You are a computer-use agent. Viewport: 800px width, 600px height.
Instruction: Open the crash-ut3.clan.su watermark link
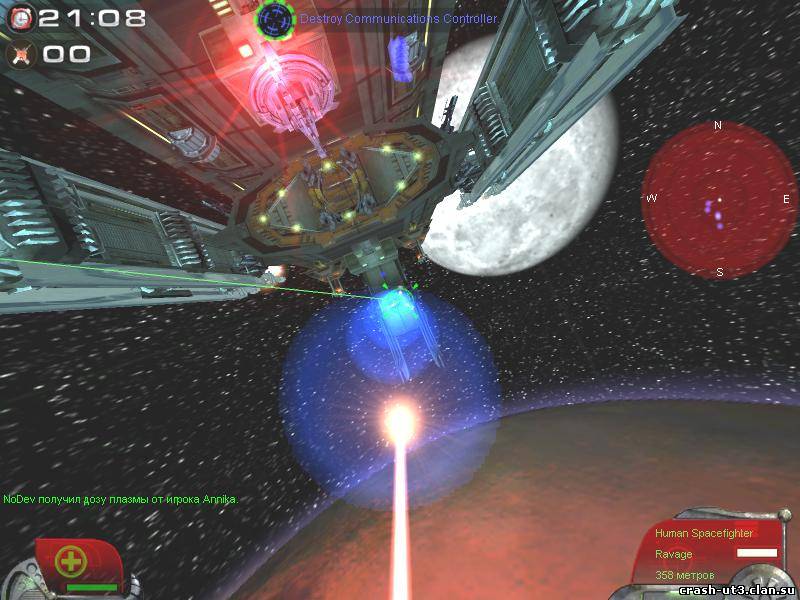[x=737, y=590]
